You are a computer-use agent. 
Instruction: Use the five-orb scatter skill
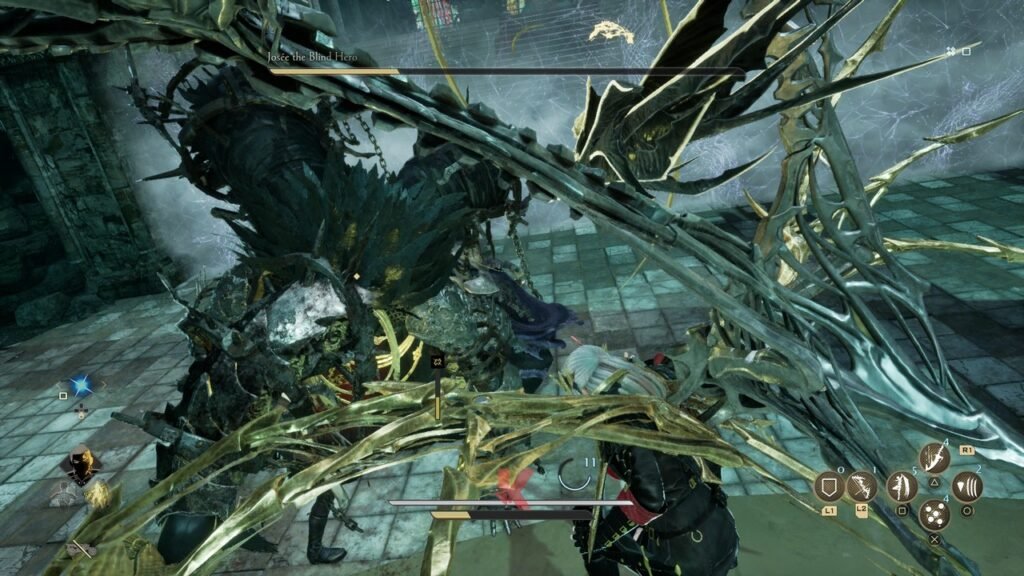click(x=934, y=516)
